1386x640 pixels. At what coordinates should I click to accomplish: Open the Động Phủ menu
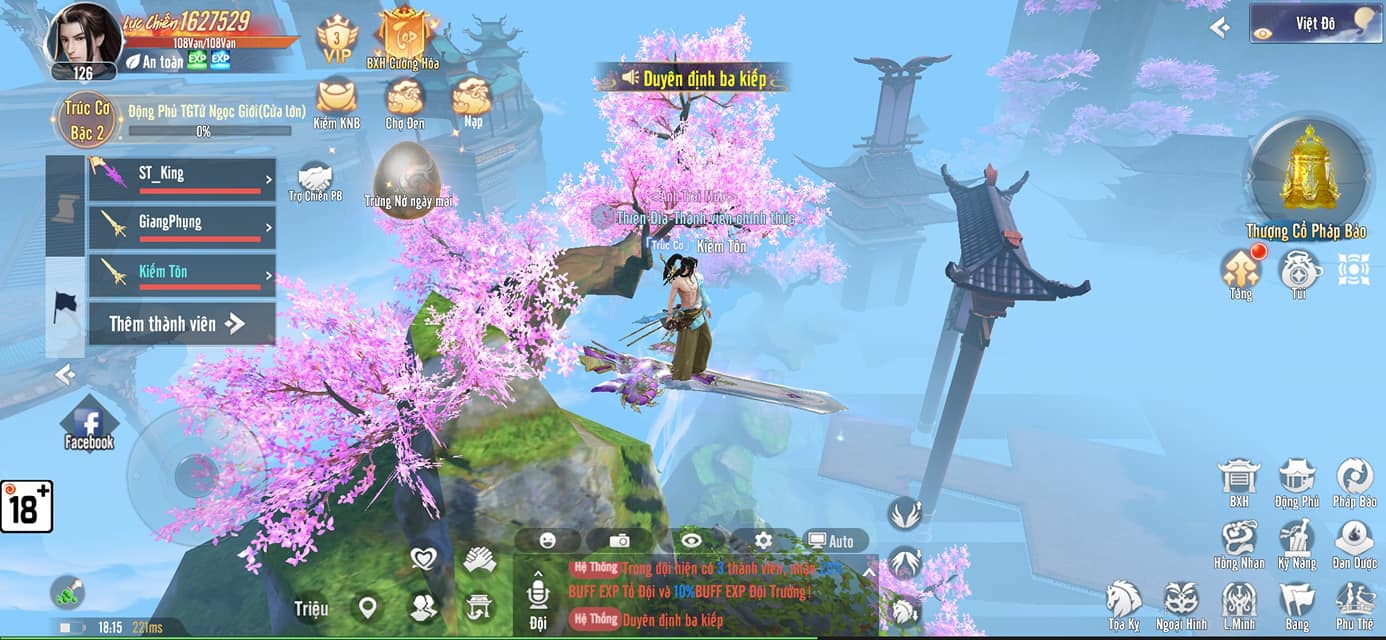(x=1297, y=481)
